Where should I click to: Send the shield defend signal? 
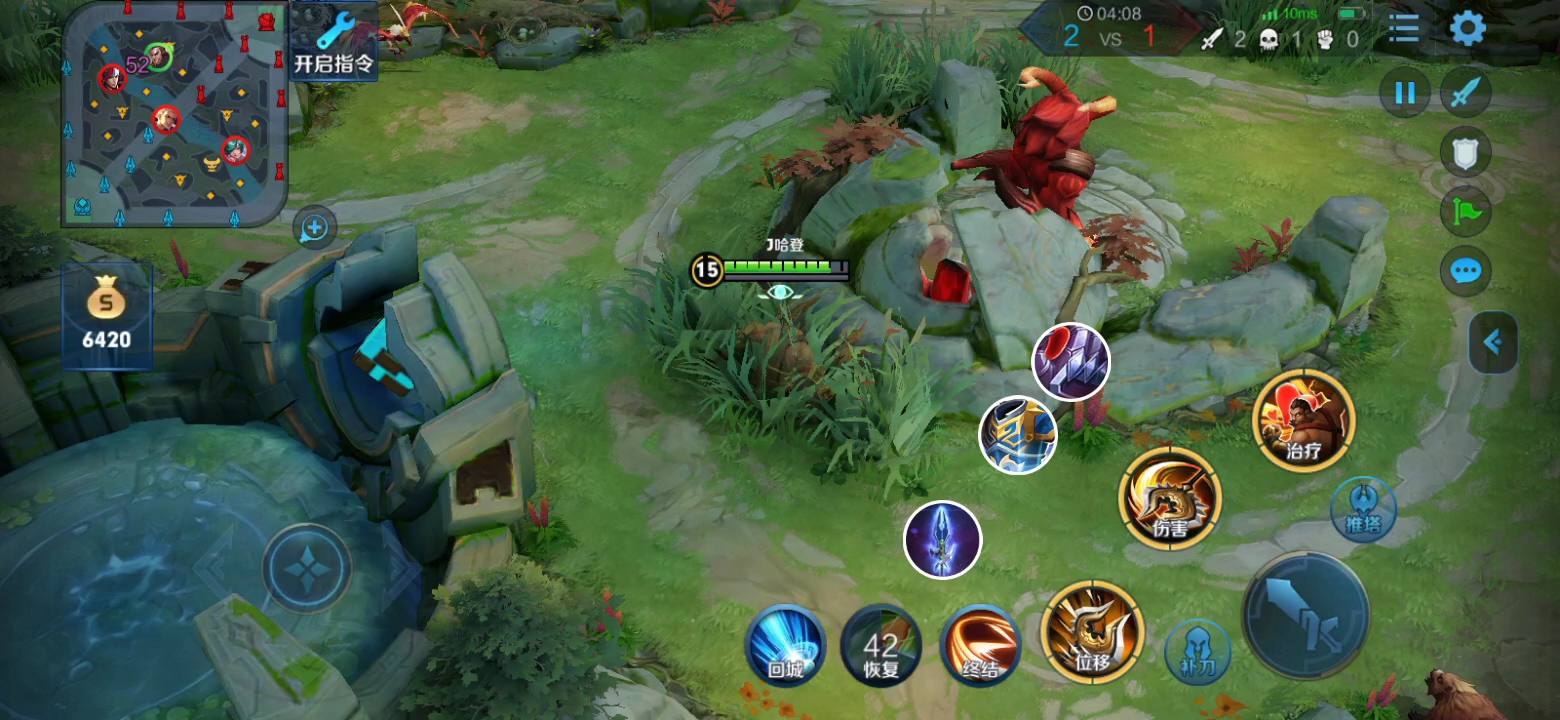click(1465, 153)
